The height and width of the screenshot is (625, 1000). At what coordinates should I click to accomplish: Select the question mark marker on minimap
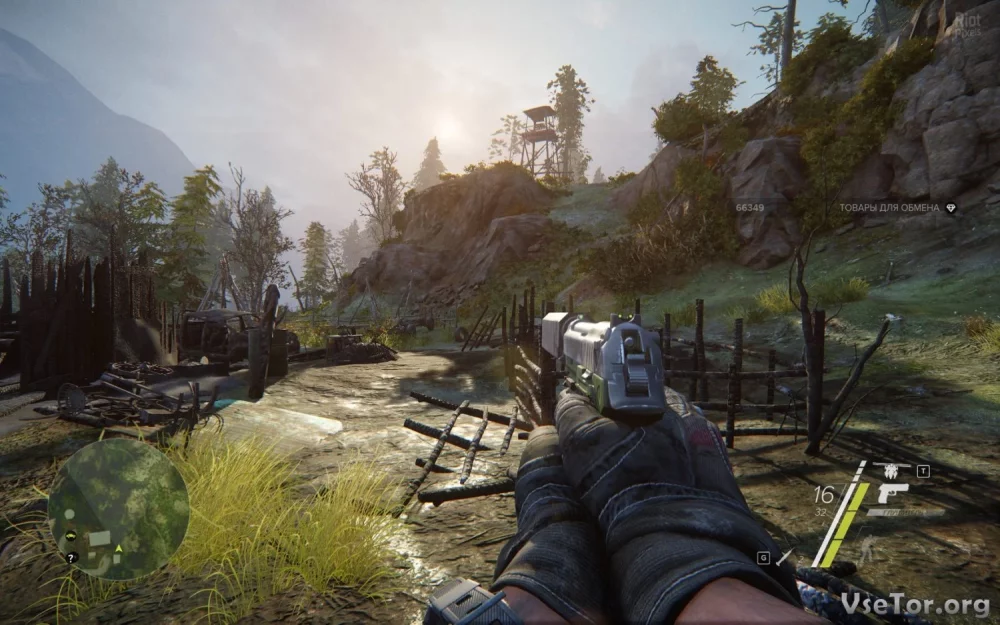[x=72, y=557]
